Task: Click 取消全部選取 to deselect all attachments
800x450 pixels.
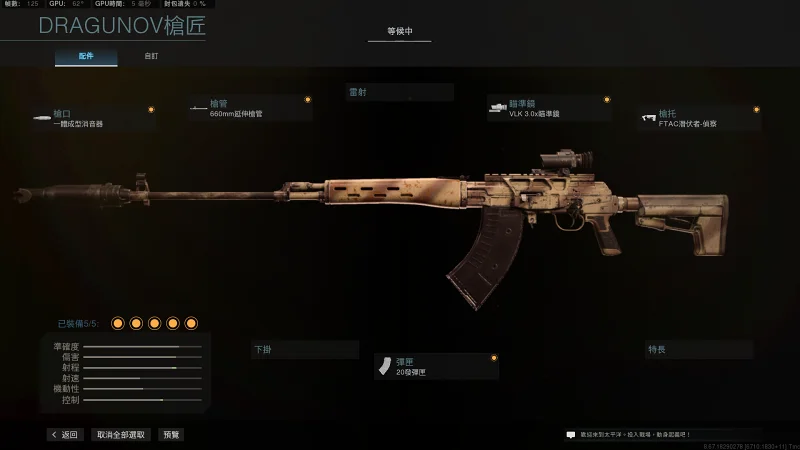Action: tap(121, 435)
